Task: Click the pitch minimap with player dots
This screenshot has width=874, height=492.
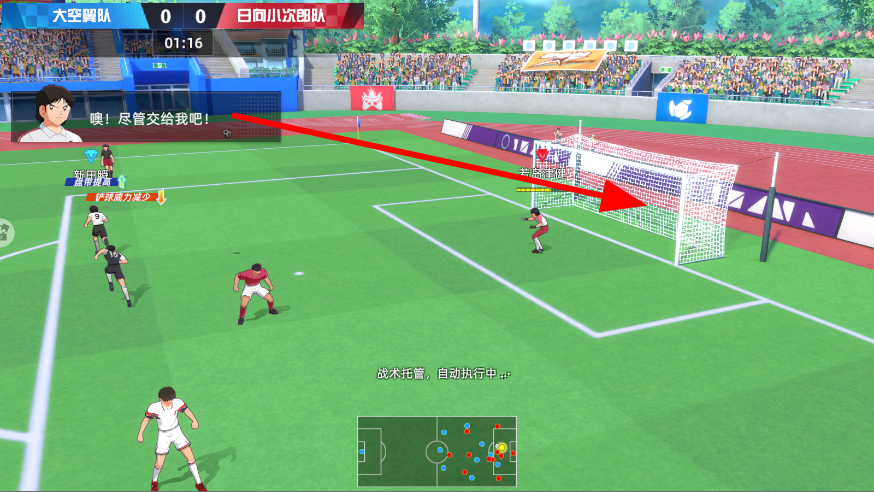Action: click(x=437, y=450)
